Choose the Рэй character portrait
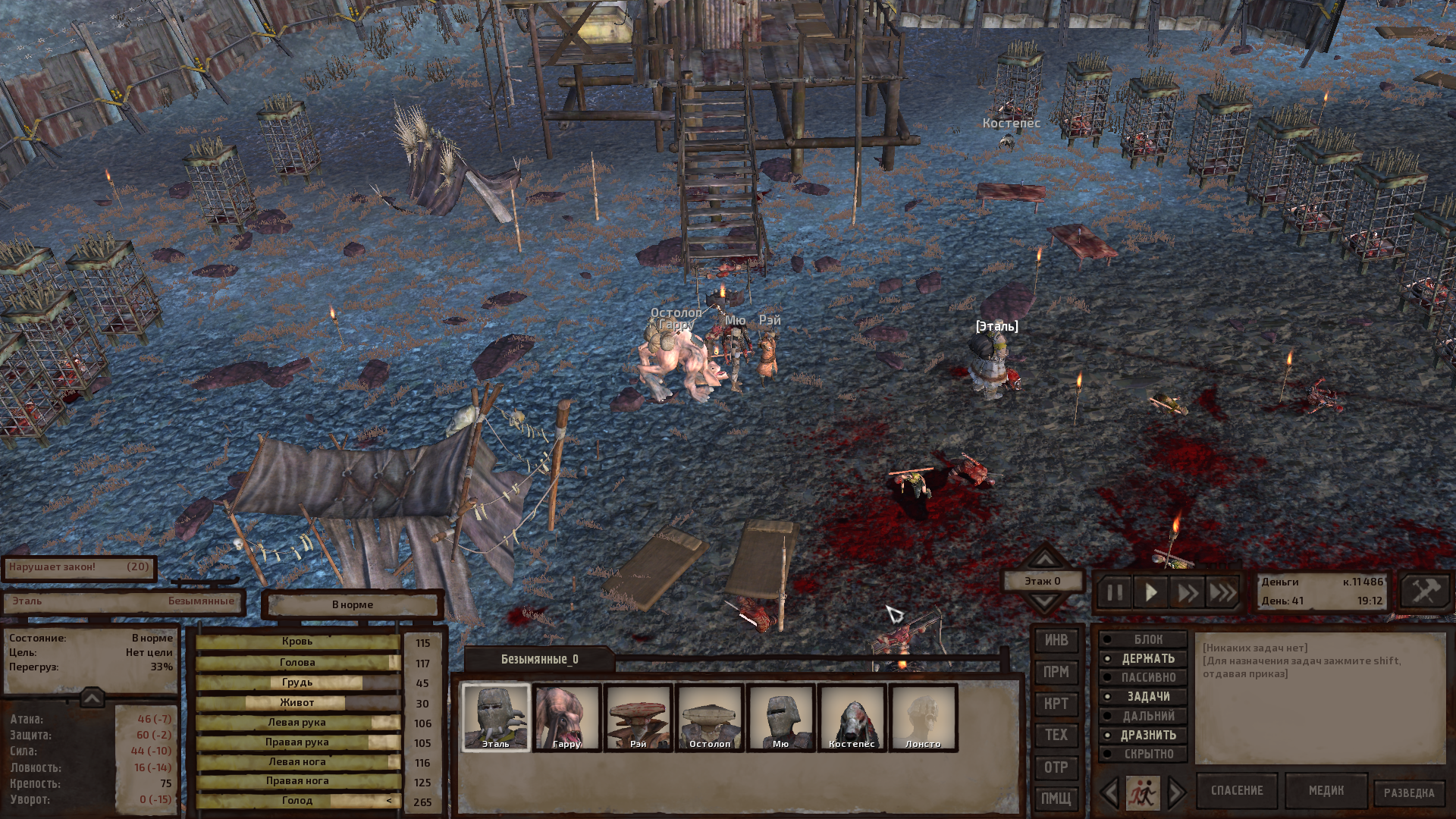This screenshot has width=1456, height=819. pyautogui.click(x=638, y=717)
